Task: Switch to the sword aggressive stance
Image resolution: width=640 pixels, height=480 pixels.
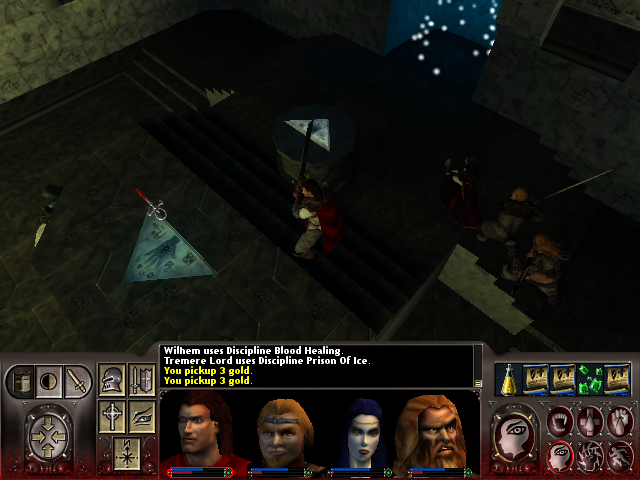Action: click(x=75, y=381)
